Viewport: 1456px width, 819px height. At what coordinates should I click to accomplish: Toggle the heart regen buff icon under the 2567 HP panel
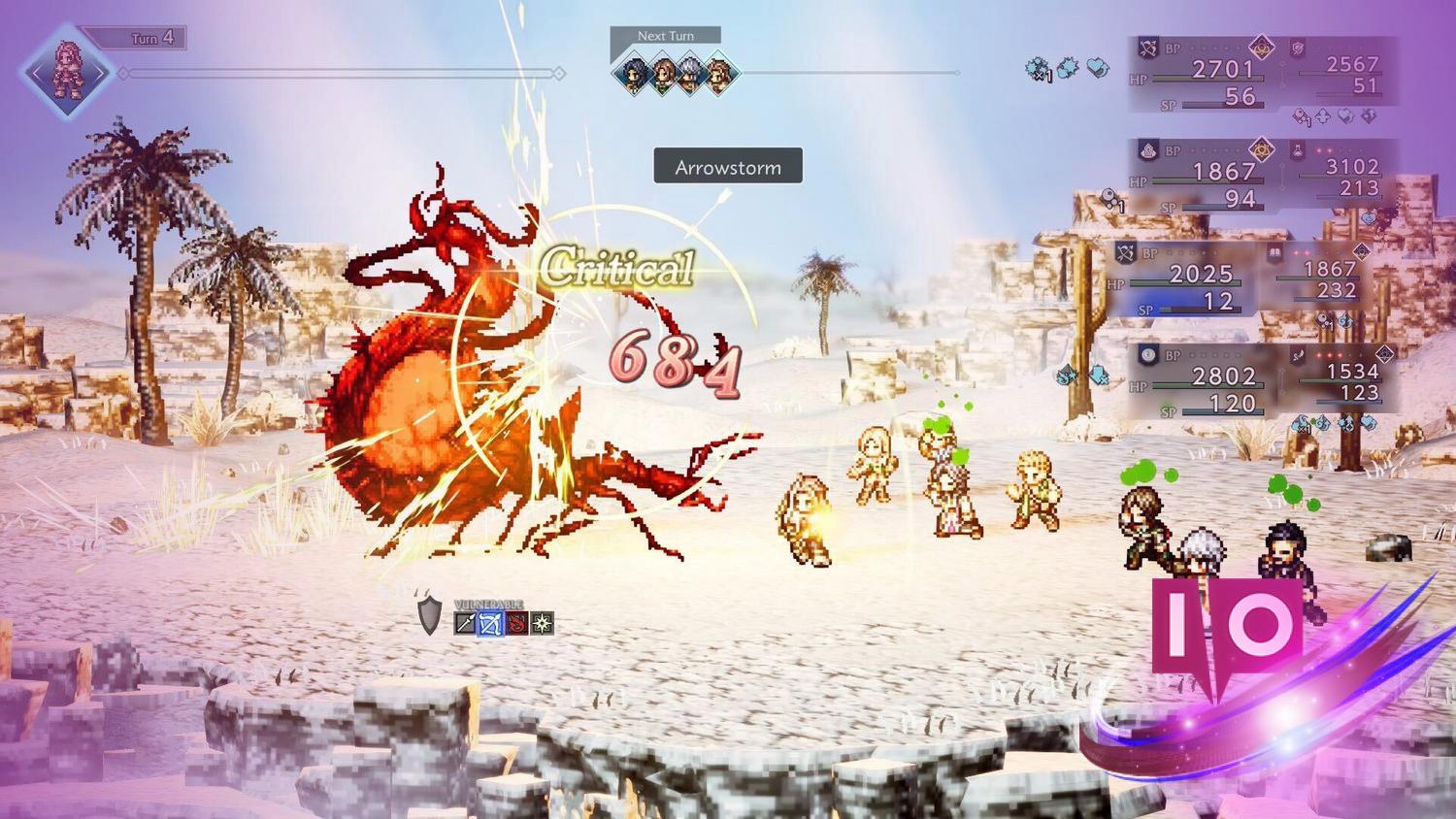click(1345, 116)
